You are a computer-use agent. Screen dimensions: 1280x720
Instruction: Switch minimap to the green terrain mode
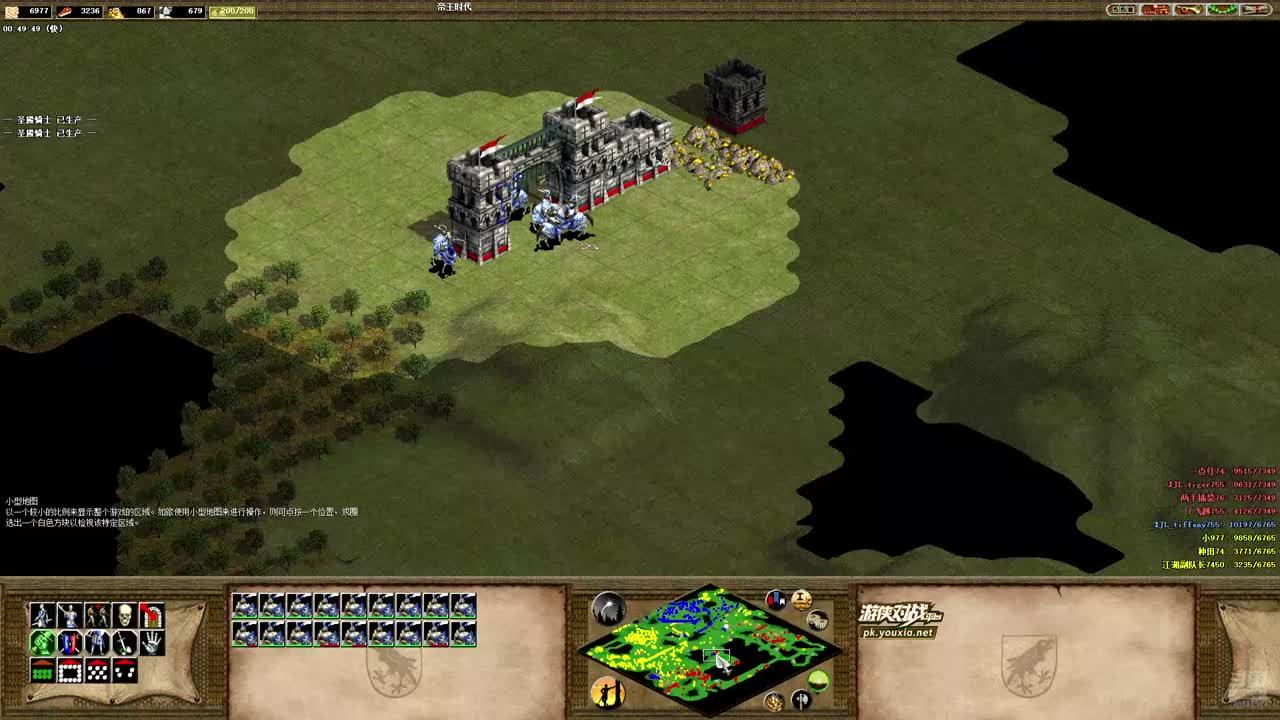pos(818,682)
